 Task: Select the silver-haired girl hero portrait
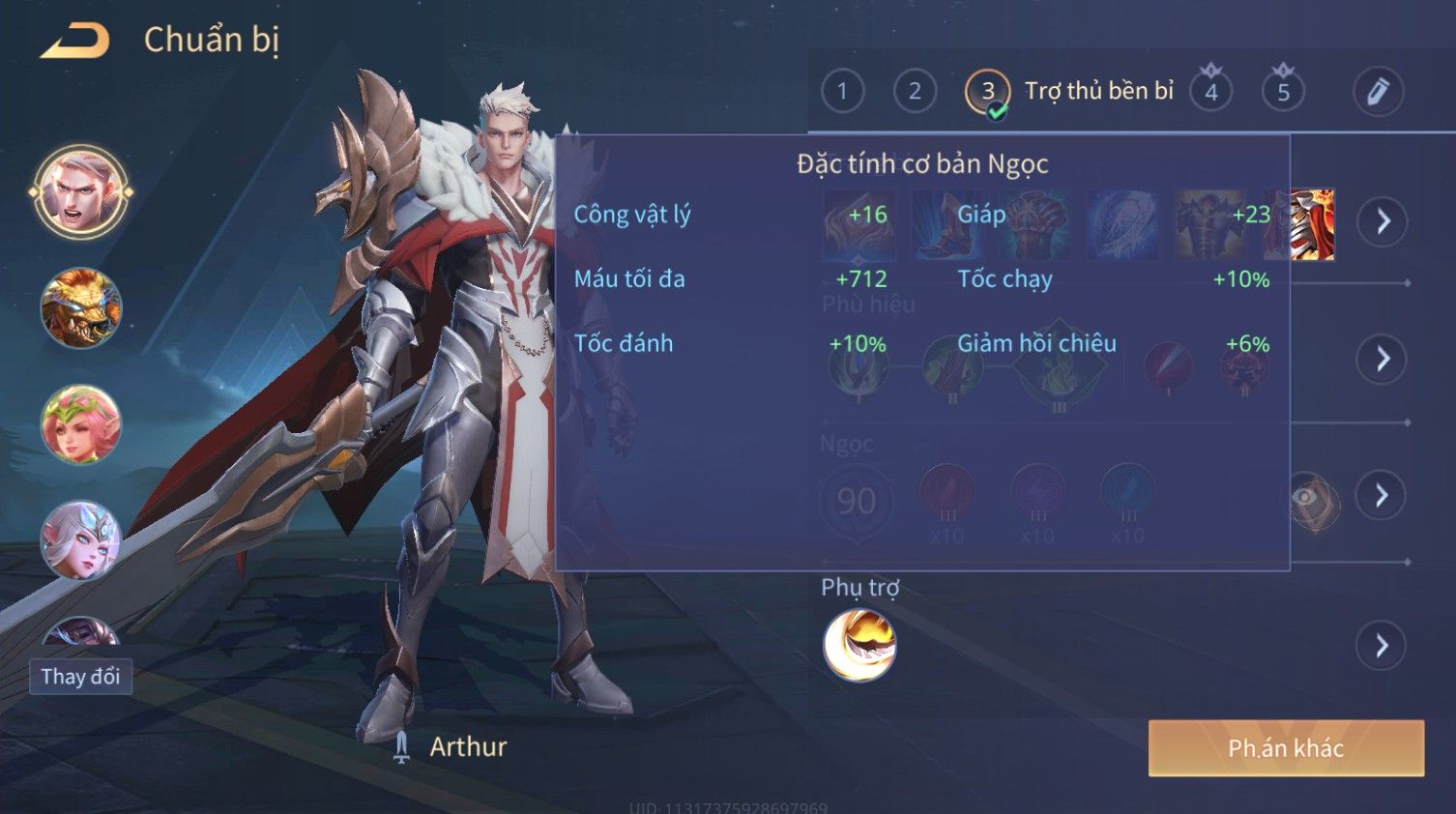(x=81, y=539)
